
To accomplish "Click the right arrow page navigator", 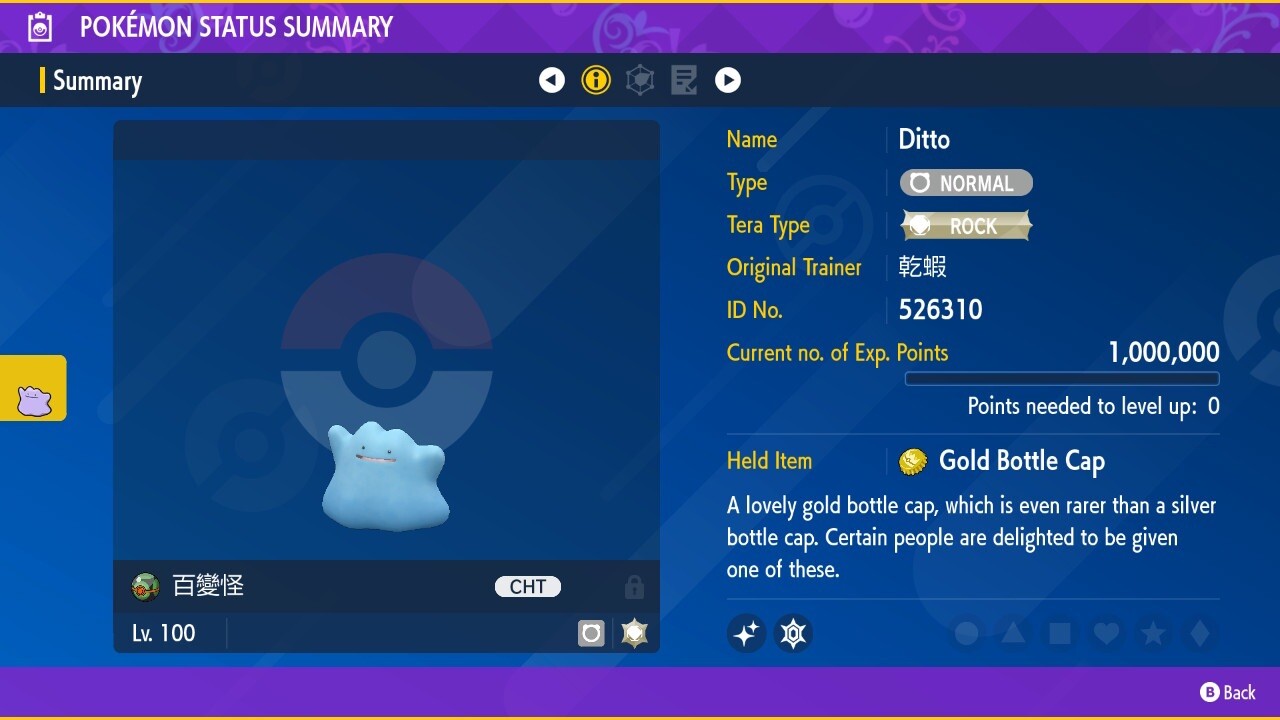I will point(728,80).
